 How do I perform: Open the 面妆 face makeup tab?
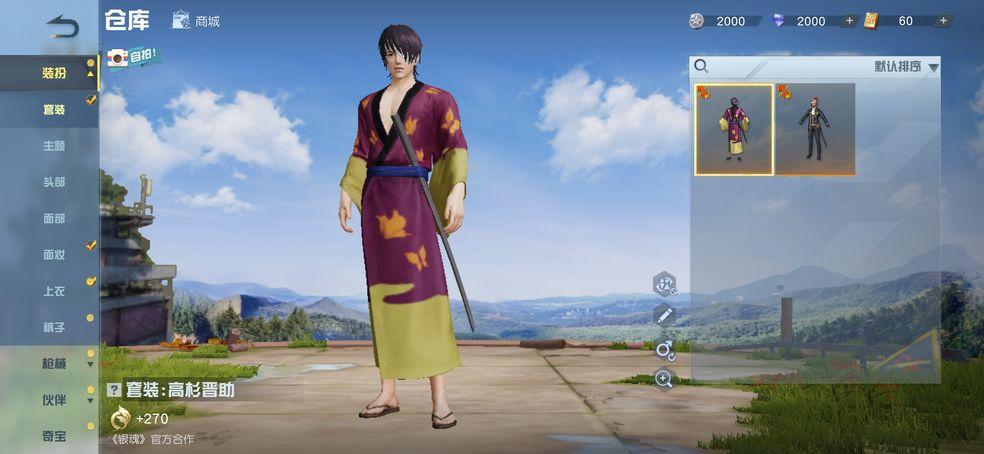point(53,254)
